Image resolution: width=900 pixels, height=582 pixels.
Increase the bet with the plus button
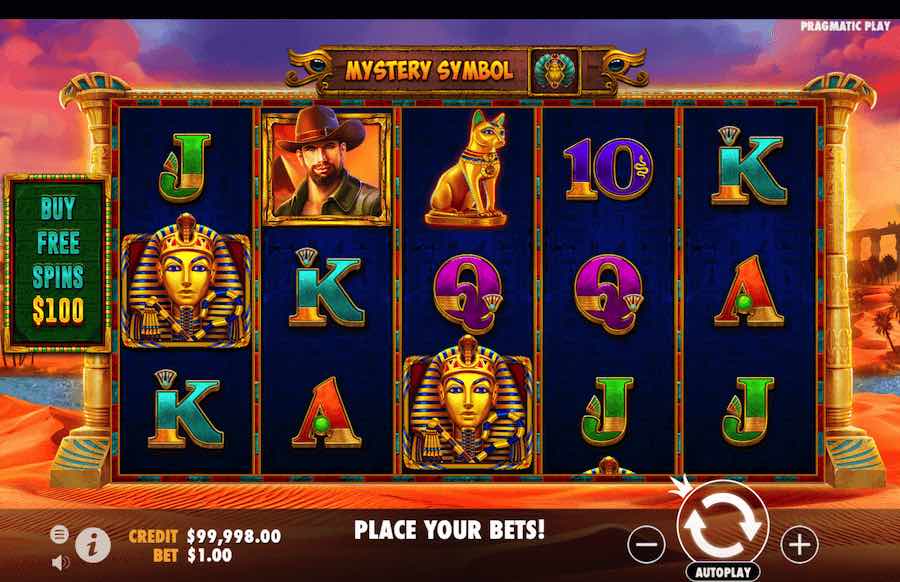799,545
